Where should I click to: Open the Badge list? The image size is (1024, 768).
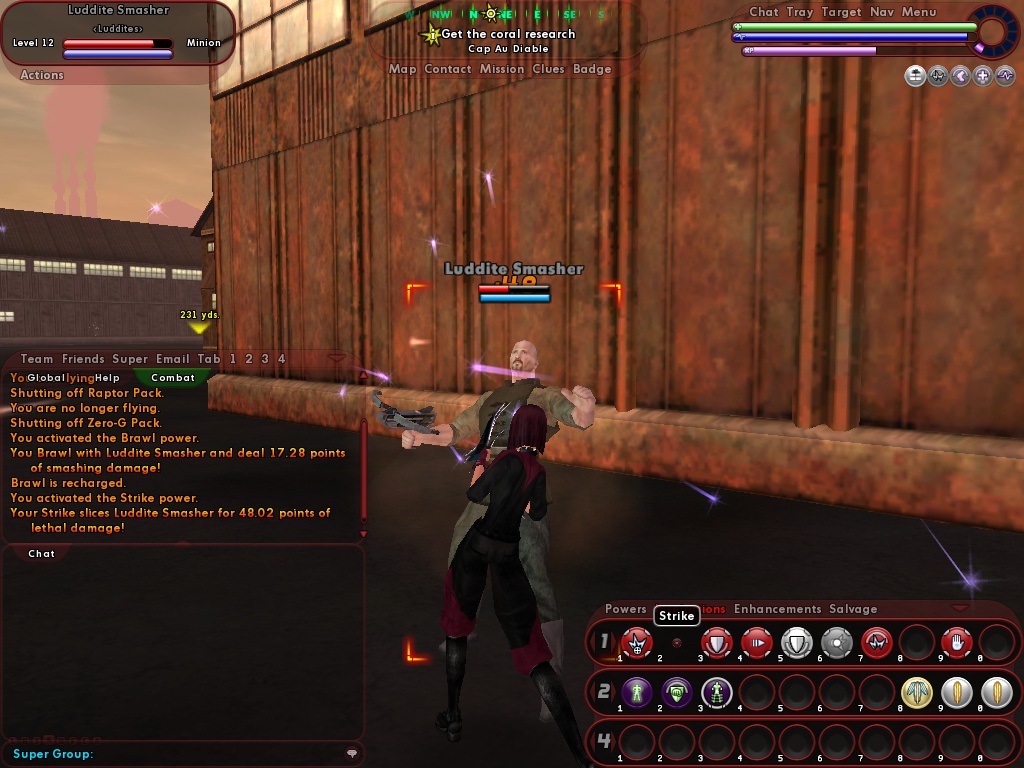(592, 69)
